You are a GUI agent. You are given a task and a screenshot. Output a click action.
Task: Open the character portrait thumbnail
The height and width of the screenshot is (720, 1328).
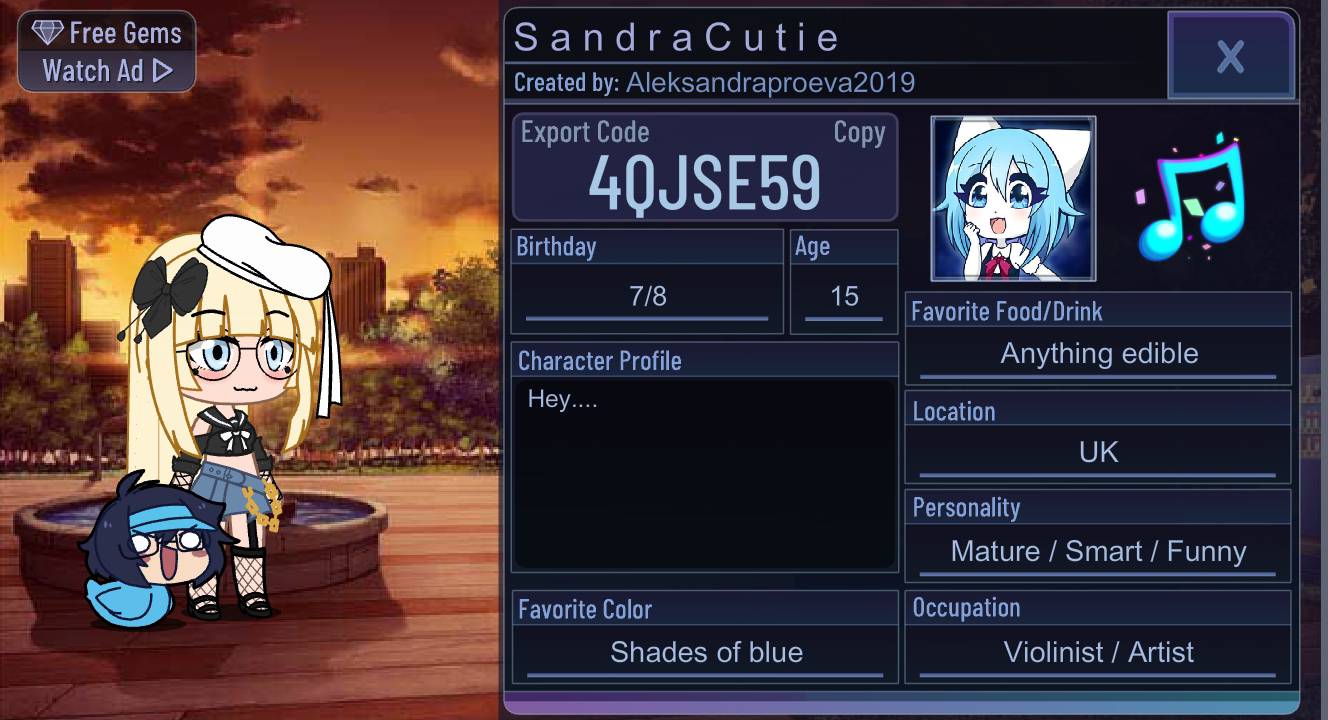coord(1012,197)
